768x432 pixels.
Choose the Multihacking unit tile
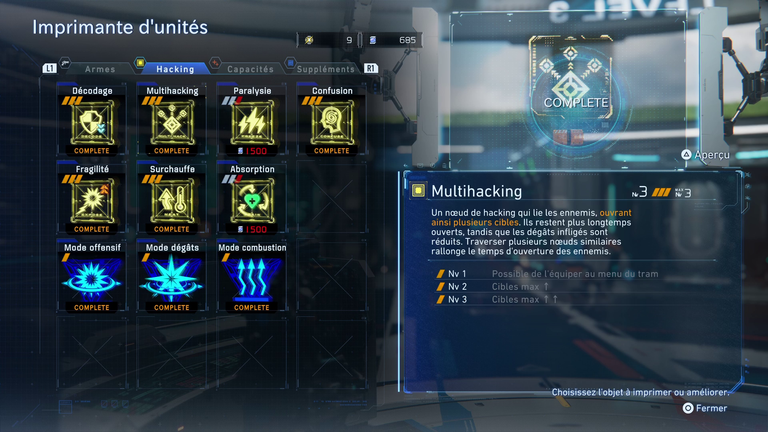coord(172,122)
